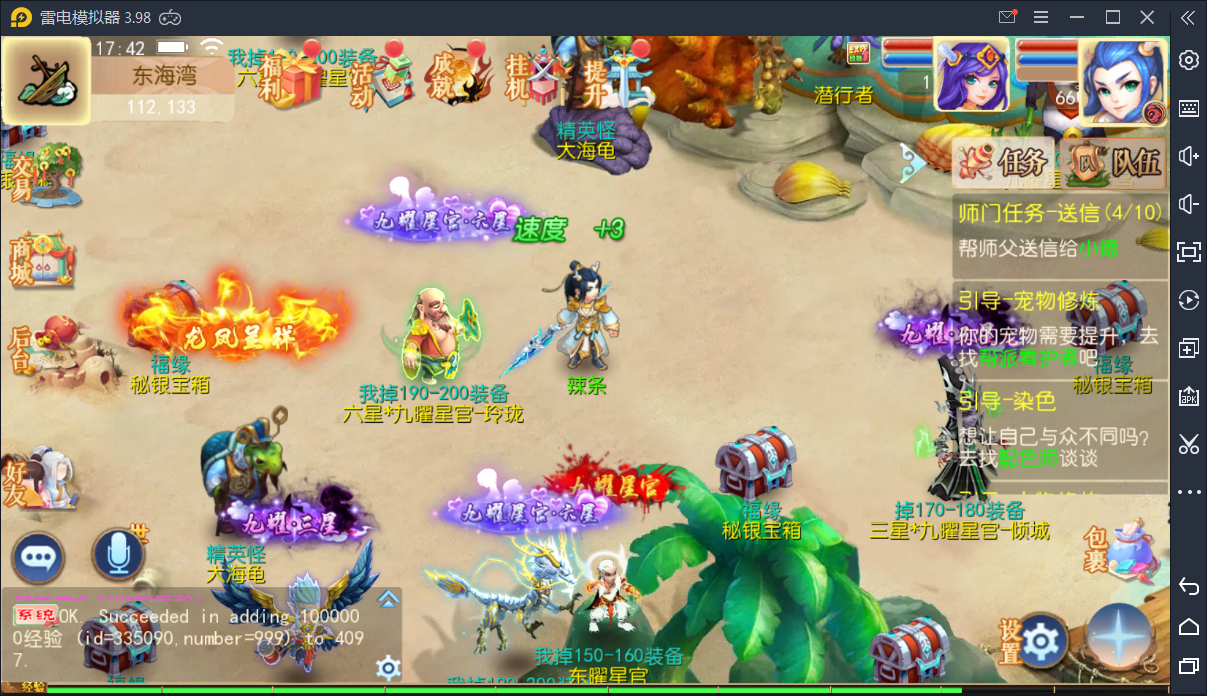Open the 东海湾 boat minimap icon
Viewport: 1207px width, 696px height.
coord(38,80)
